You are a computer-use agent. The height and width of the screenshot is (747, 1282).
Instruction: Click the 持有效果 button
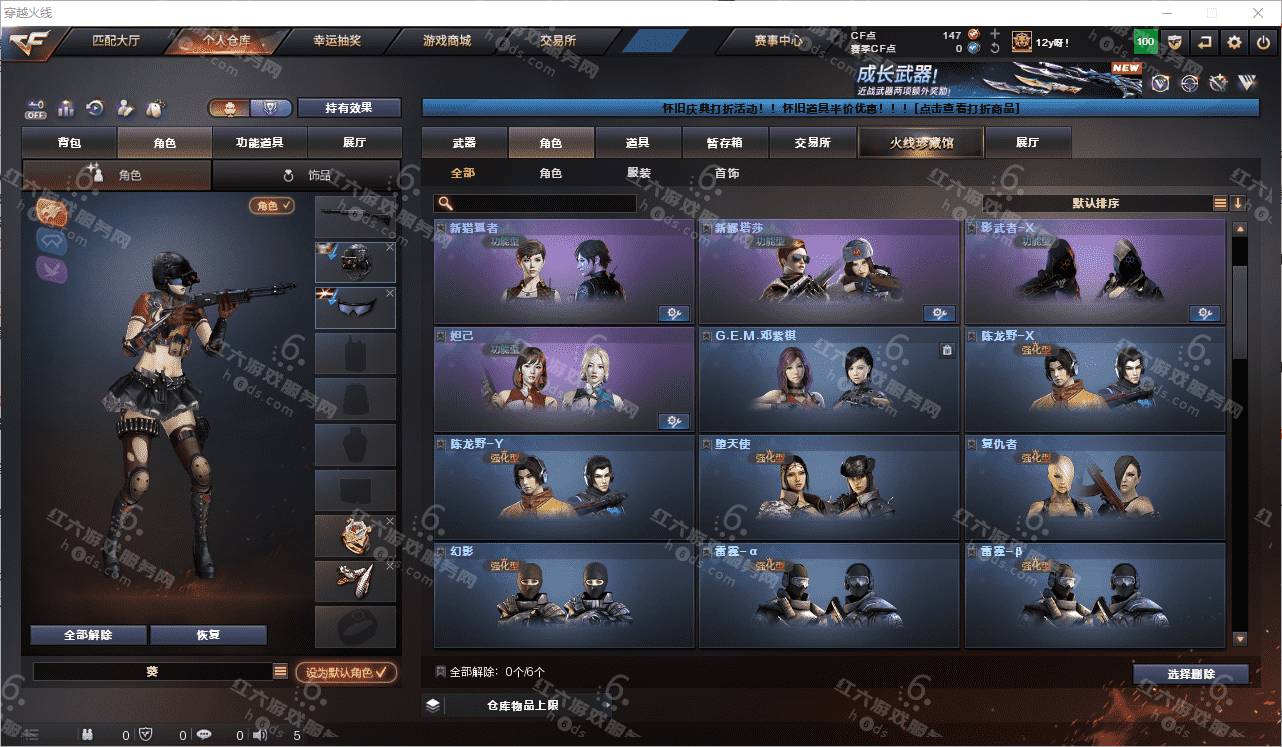tap(349, 108)
